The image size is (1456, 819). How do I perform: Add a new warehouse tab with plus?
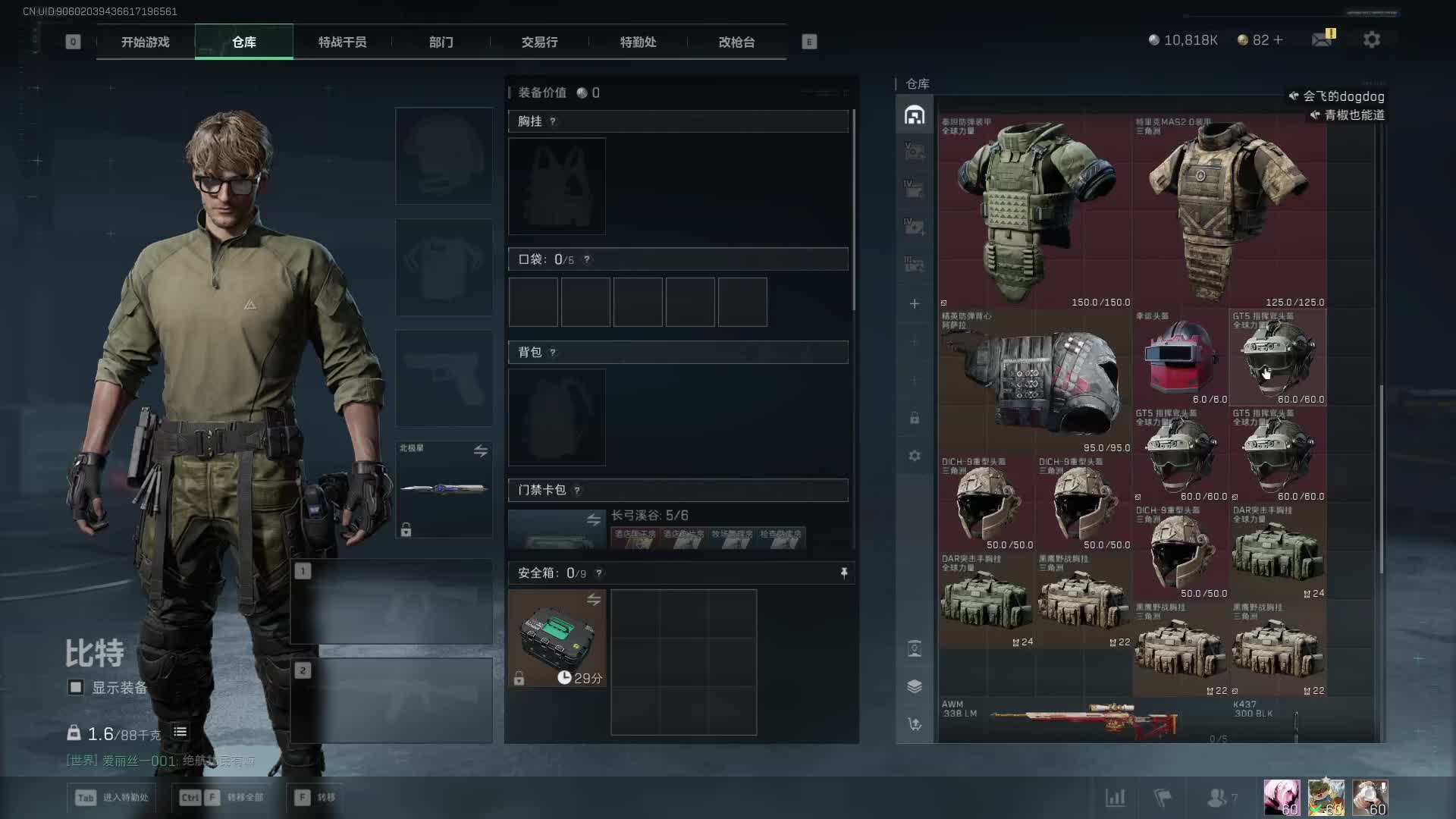pyautogui.click(x=915, y=304)
